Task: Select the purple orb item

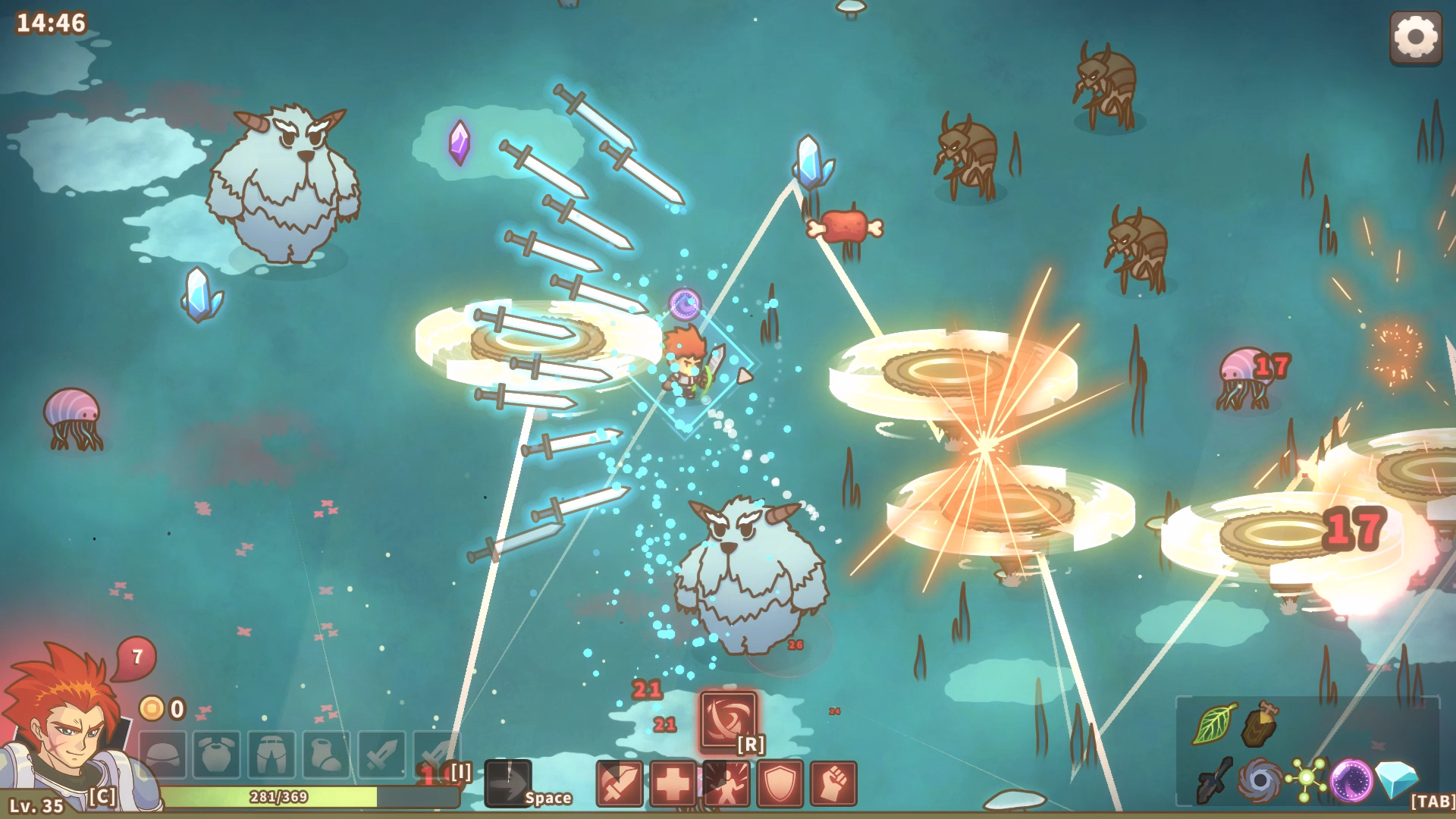Action: point(1351,780)
